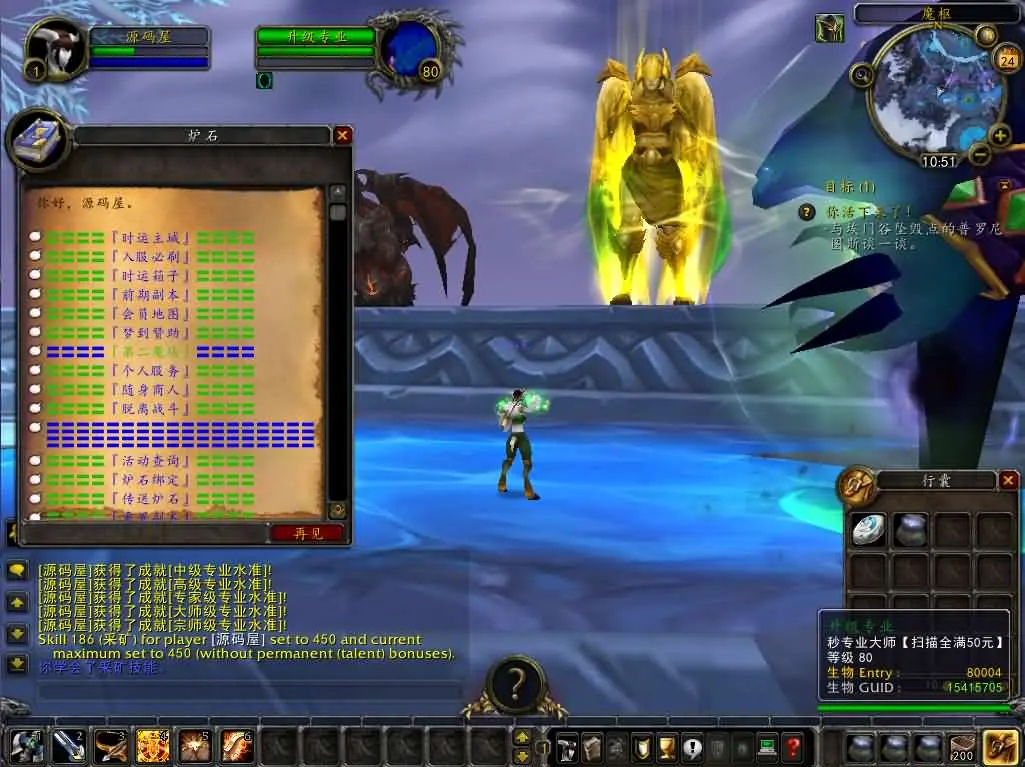Click the minimap clock showing 10:51
1025x767 pixels.
click(x=938, y=161)
